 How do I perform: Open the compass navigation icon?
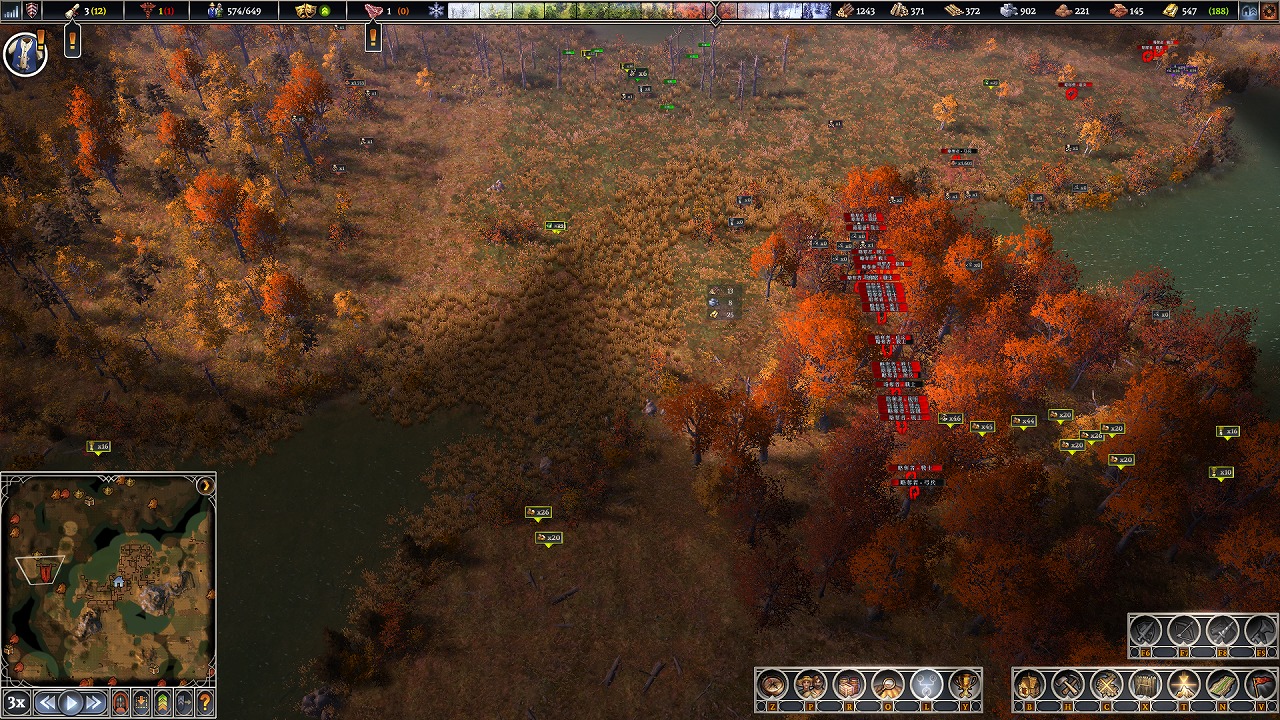point(772,685)
